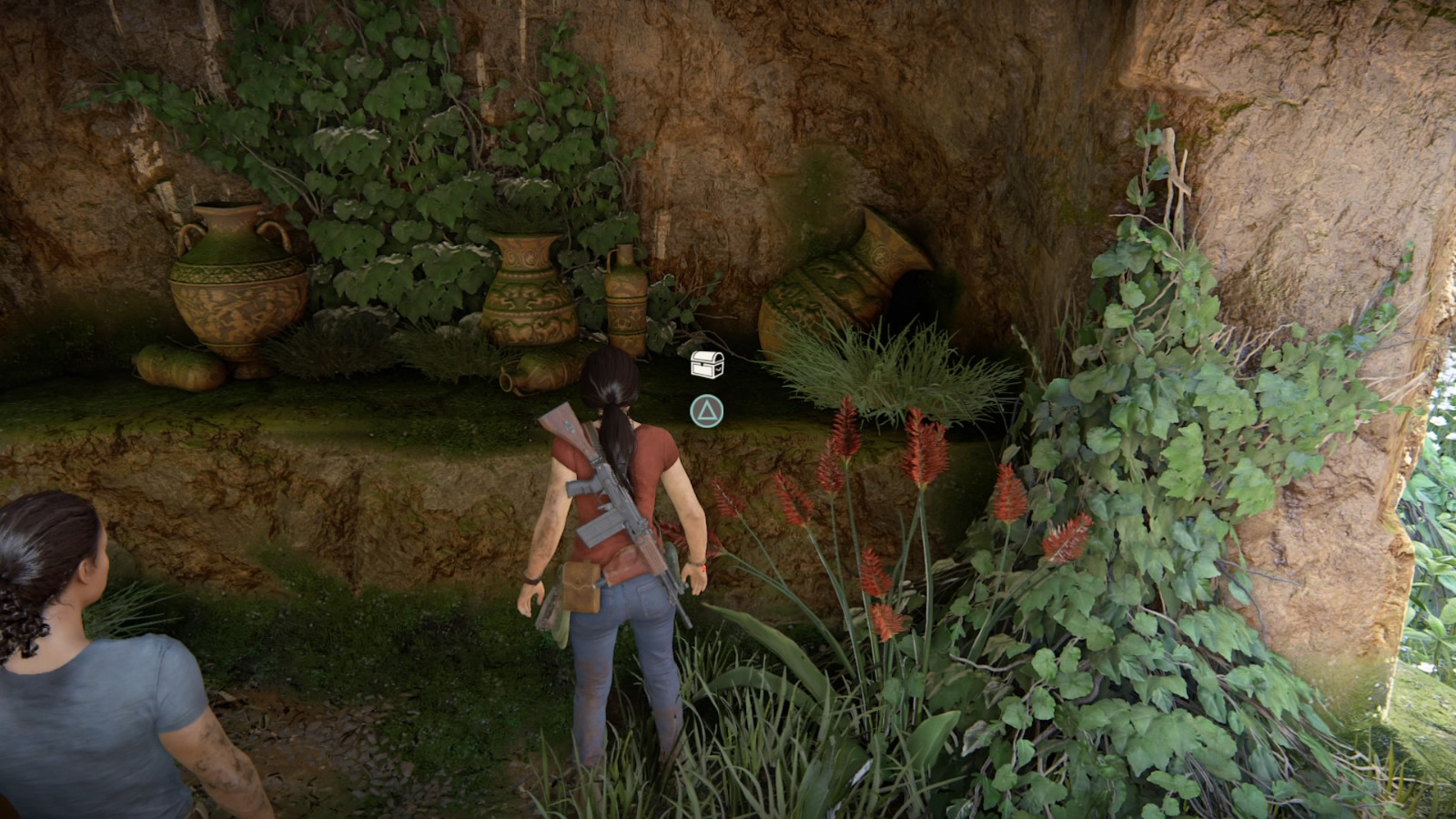1456x819 pixels.
Task: Select the glowing treasure marker above the ledge
Action: point(705,364)
